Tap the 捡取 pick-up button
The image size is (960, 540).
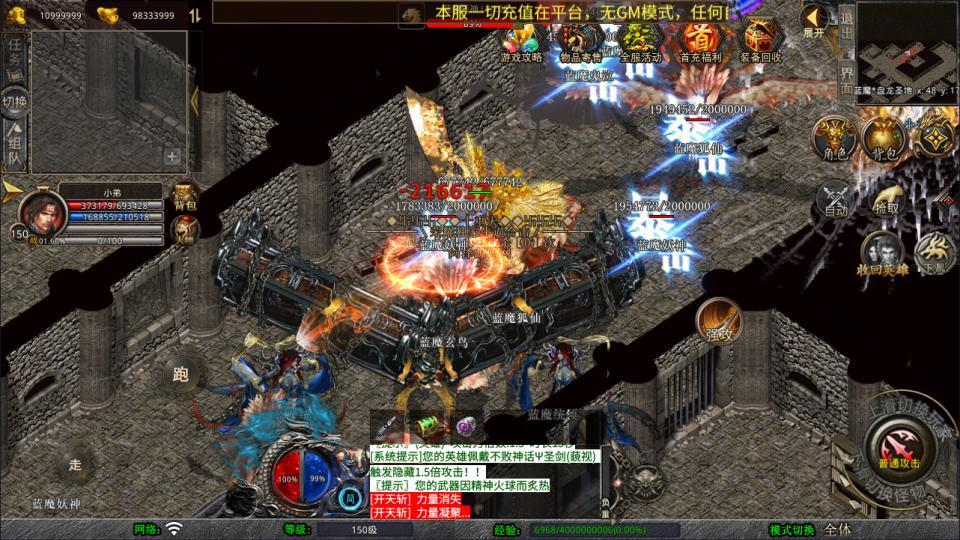[x=885, y=196]
